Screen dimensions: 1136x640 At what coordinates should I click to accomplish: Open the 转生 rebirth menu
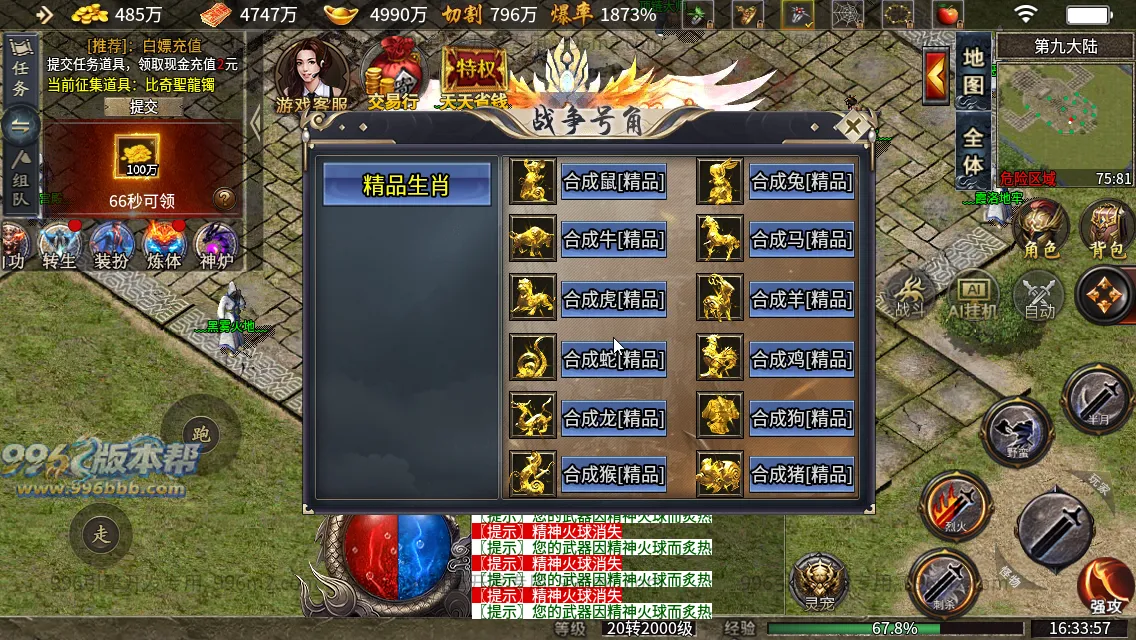click(x=60, y=246)
